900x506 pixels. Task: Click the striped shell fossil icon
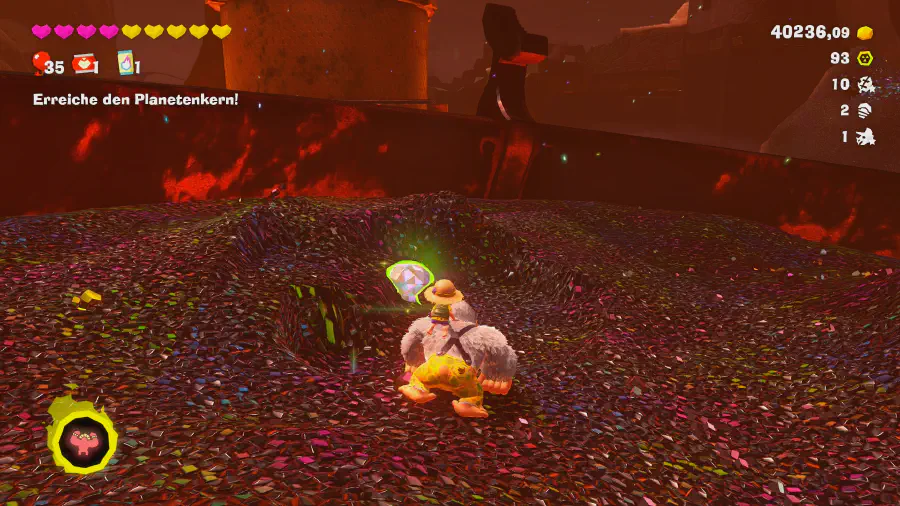(866, 111)
